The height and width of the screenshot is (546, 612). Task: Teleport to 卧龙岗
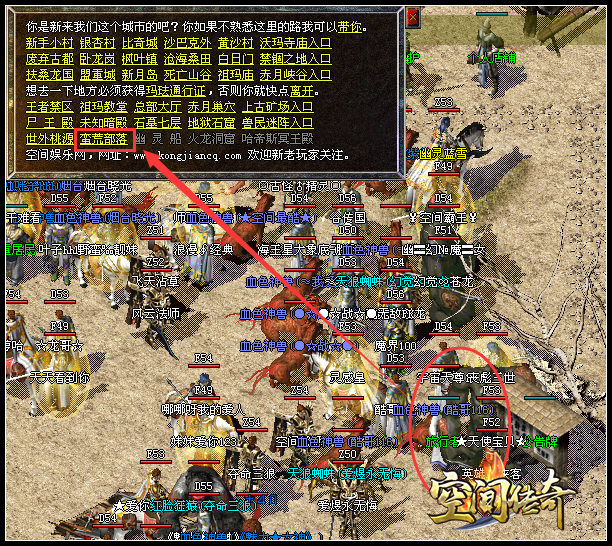tap(100, 58)
